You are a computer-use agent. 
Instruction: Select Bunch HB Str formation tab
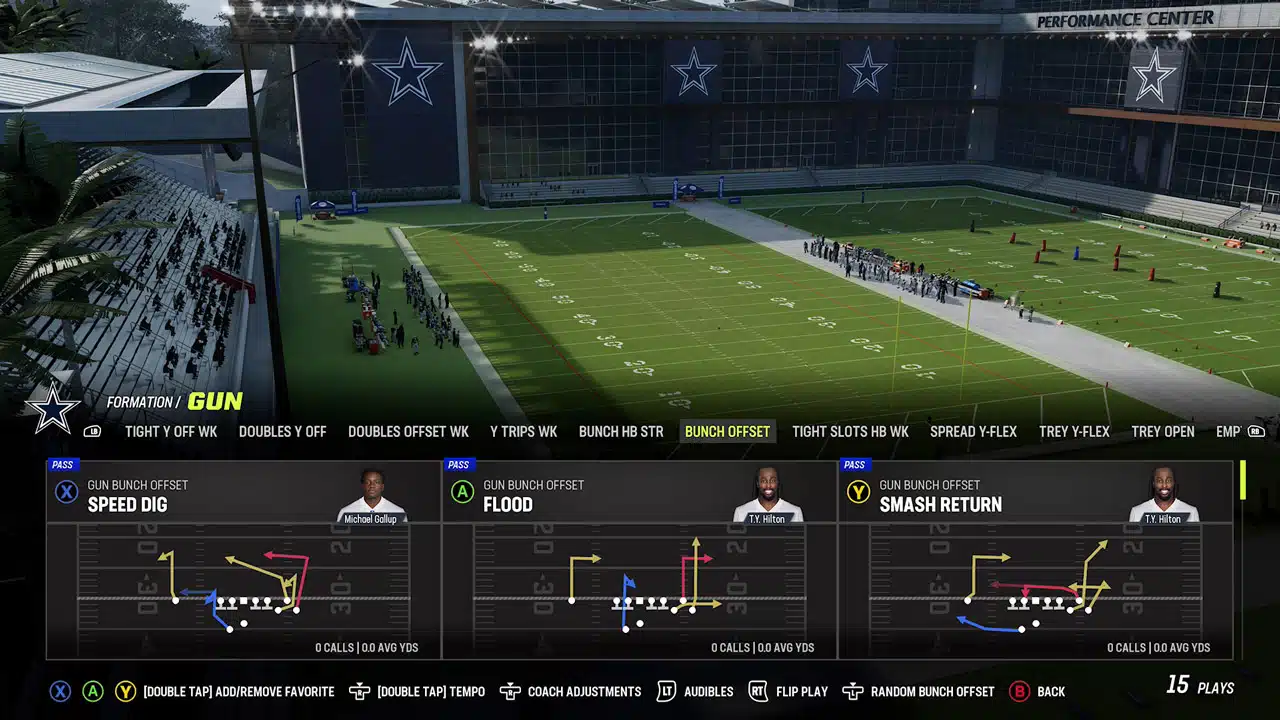[x=621, y=432]
